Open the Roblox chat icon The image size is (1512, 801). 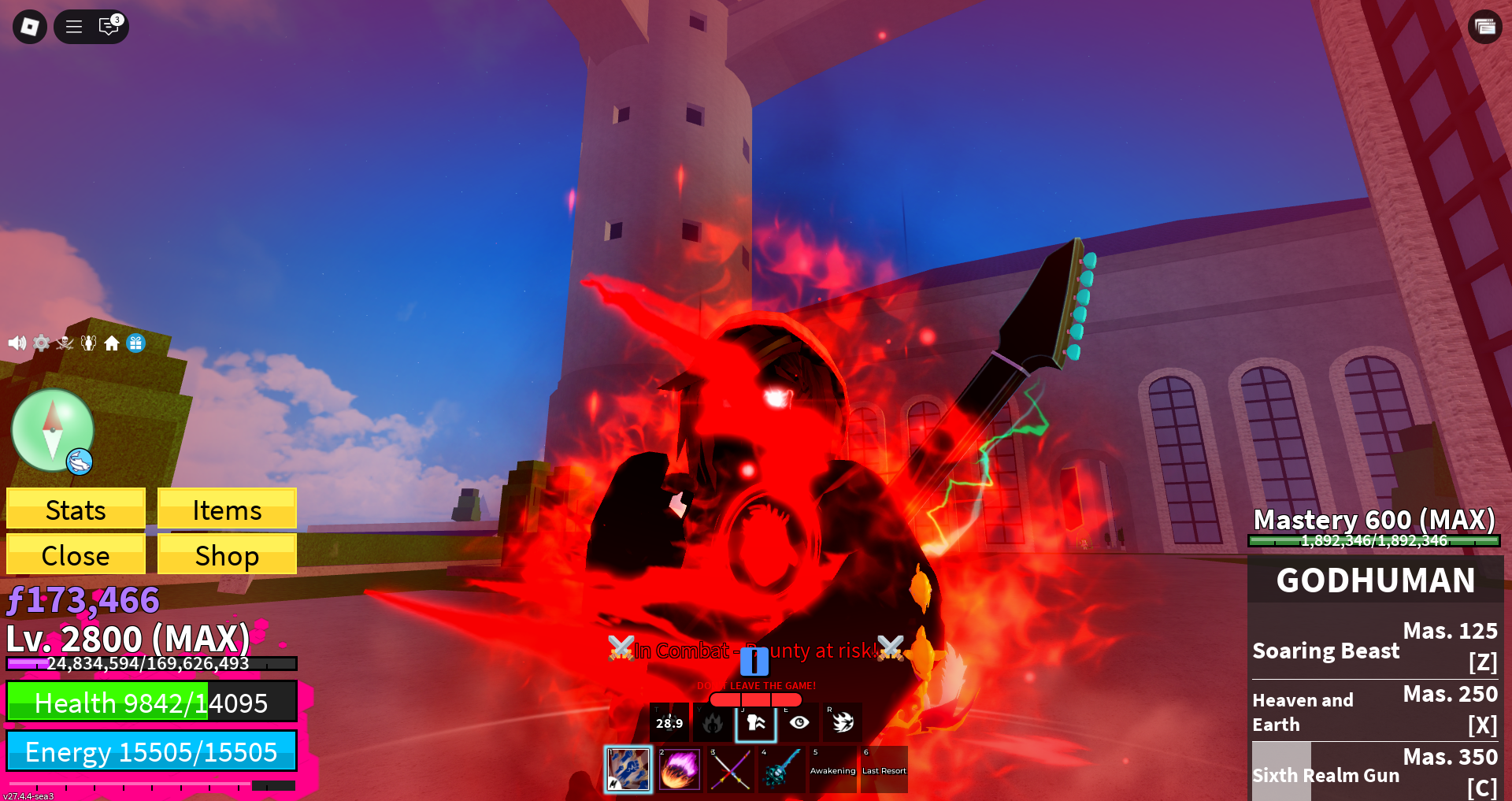109,27
